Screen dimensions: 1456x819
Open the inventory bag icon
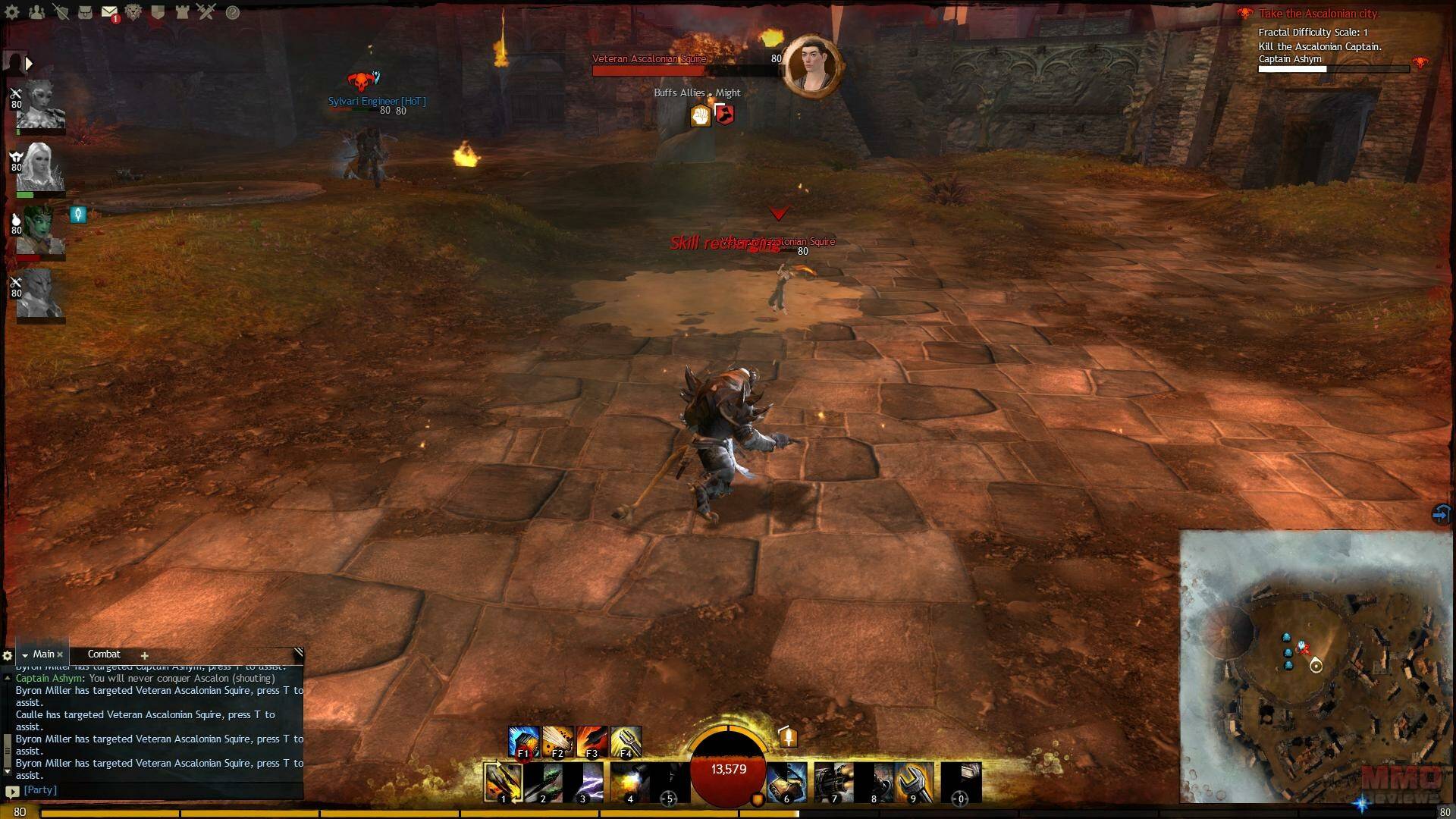pyautogui.click(x=85, y=12)
